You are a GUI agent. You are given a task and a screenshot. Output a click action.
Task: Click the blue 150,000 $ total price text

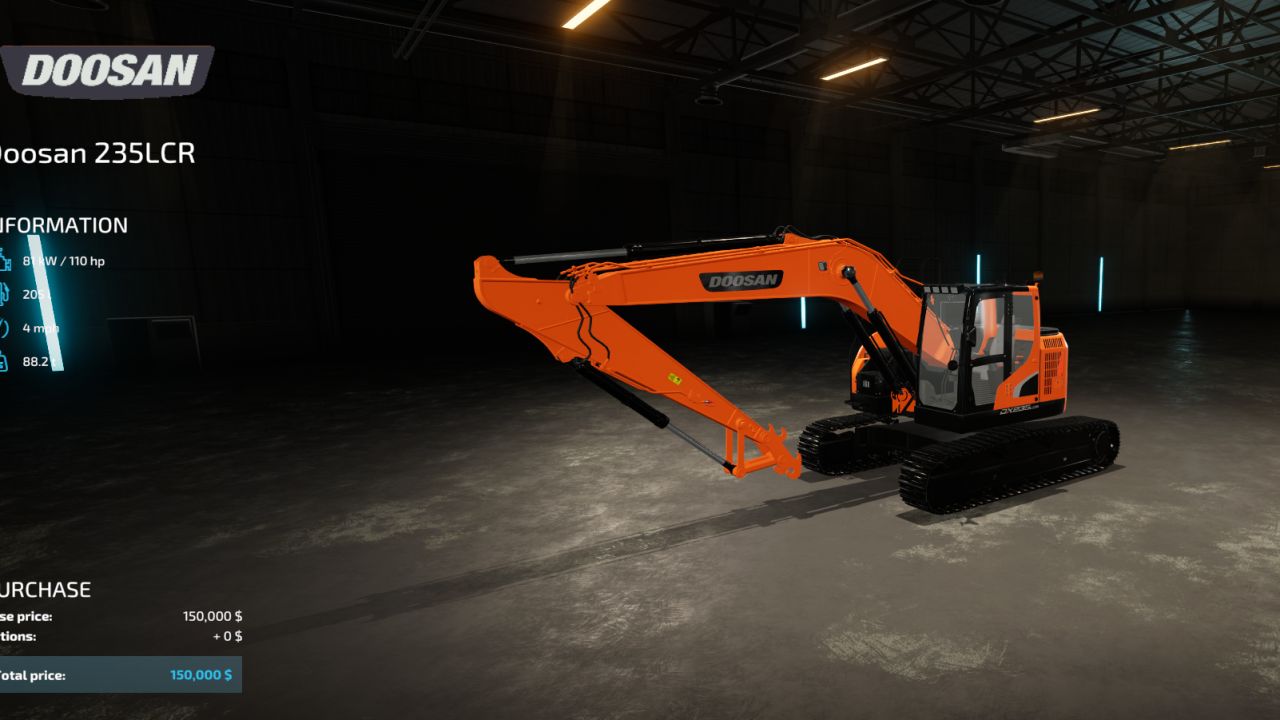point(199,674)
